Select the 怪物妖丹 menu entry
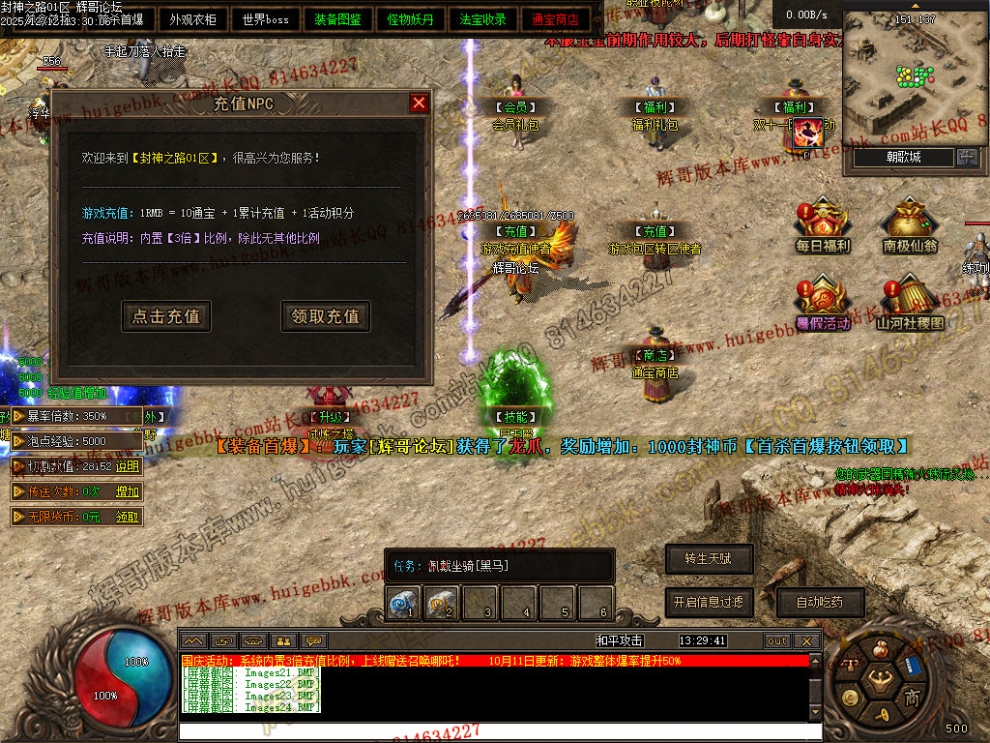 [x=411, y=19]
